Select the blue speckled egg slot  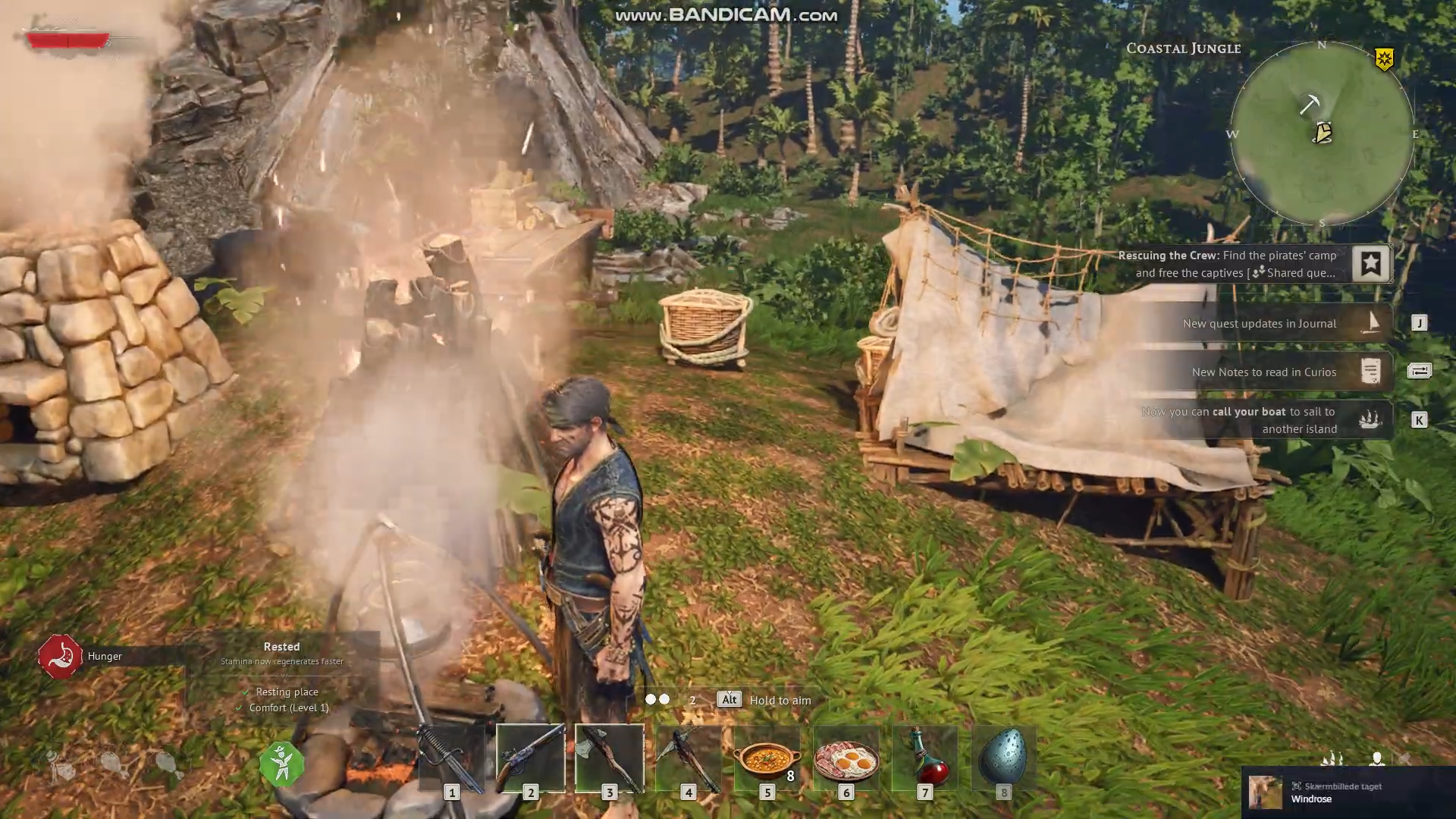[x=1003, y=758]
